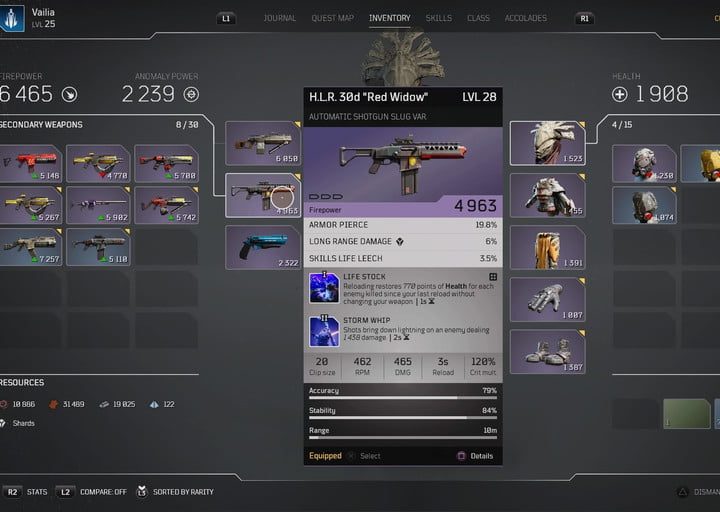Open Details for the Red Widow
The width and height of the screenshot is (720, 512).
point(475,456)
